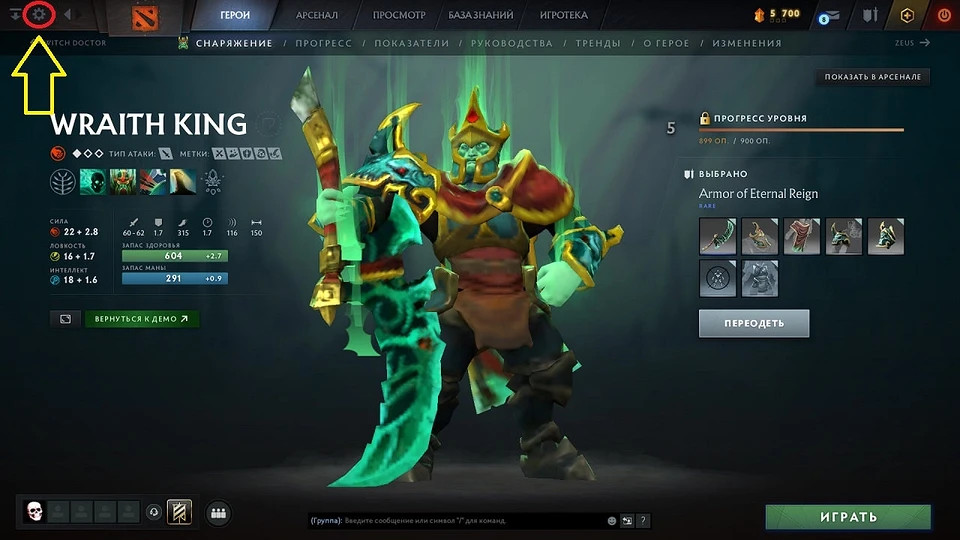Start matchmaking with the ИГРАТЬ button
Image resolution: width=960 pixels, height=540 pixels.
click(x=848, y=517)
